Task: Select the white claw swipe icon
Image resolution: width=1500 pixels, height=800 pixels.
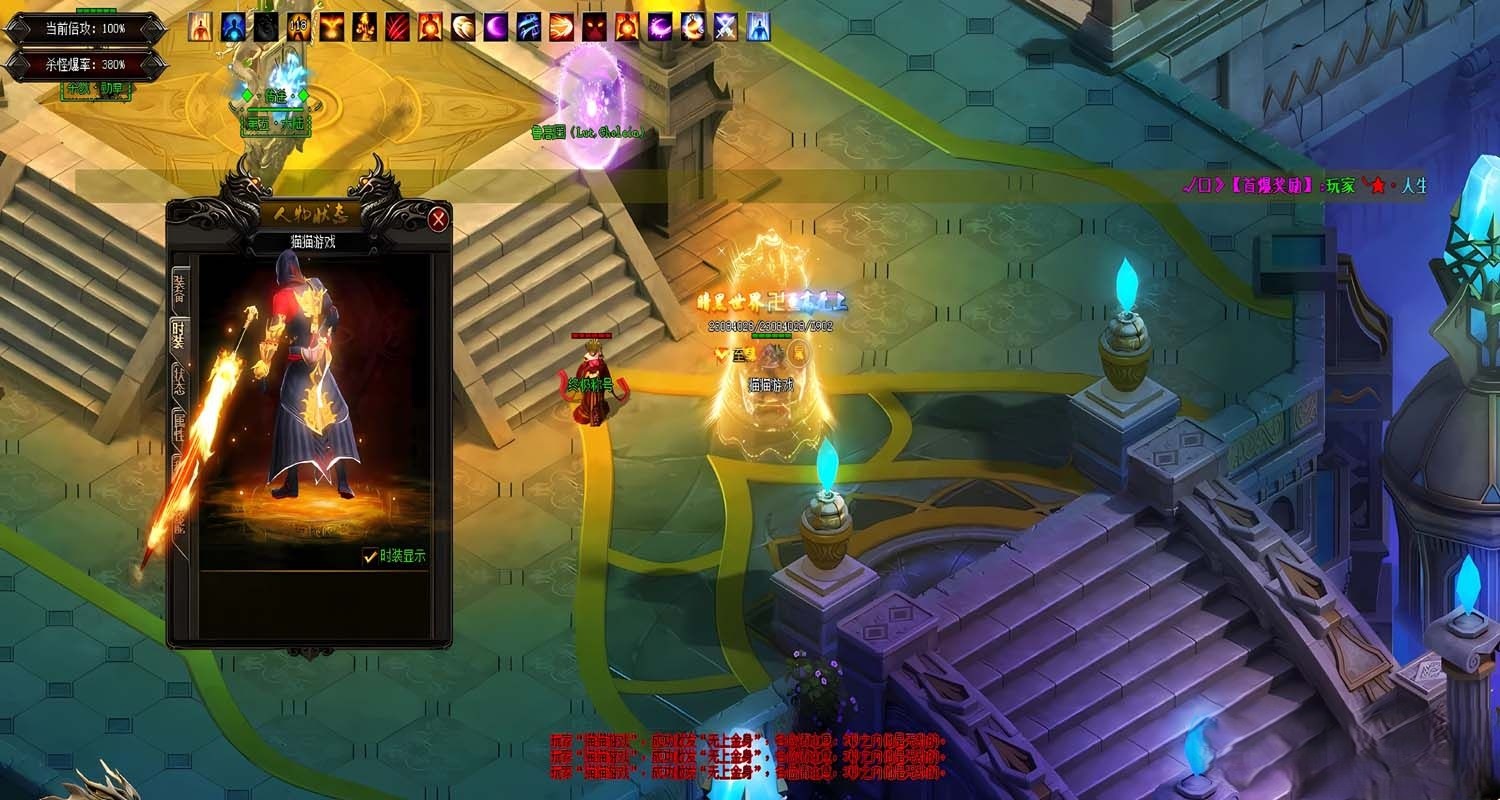Action: (463, 27)
